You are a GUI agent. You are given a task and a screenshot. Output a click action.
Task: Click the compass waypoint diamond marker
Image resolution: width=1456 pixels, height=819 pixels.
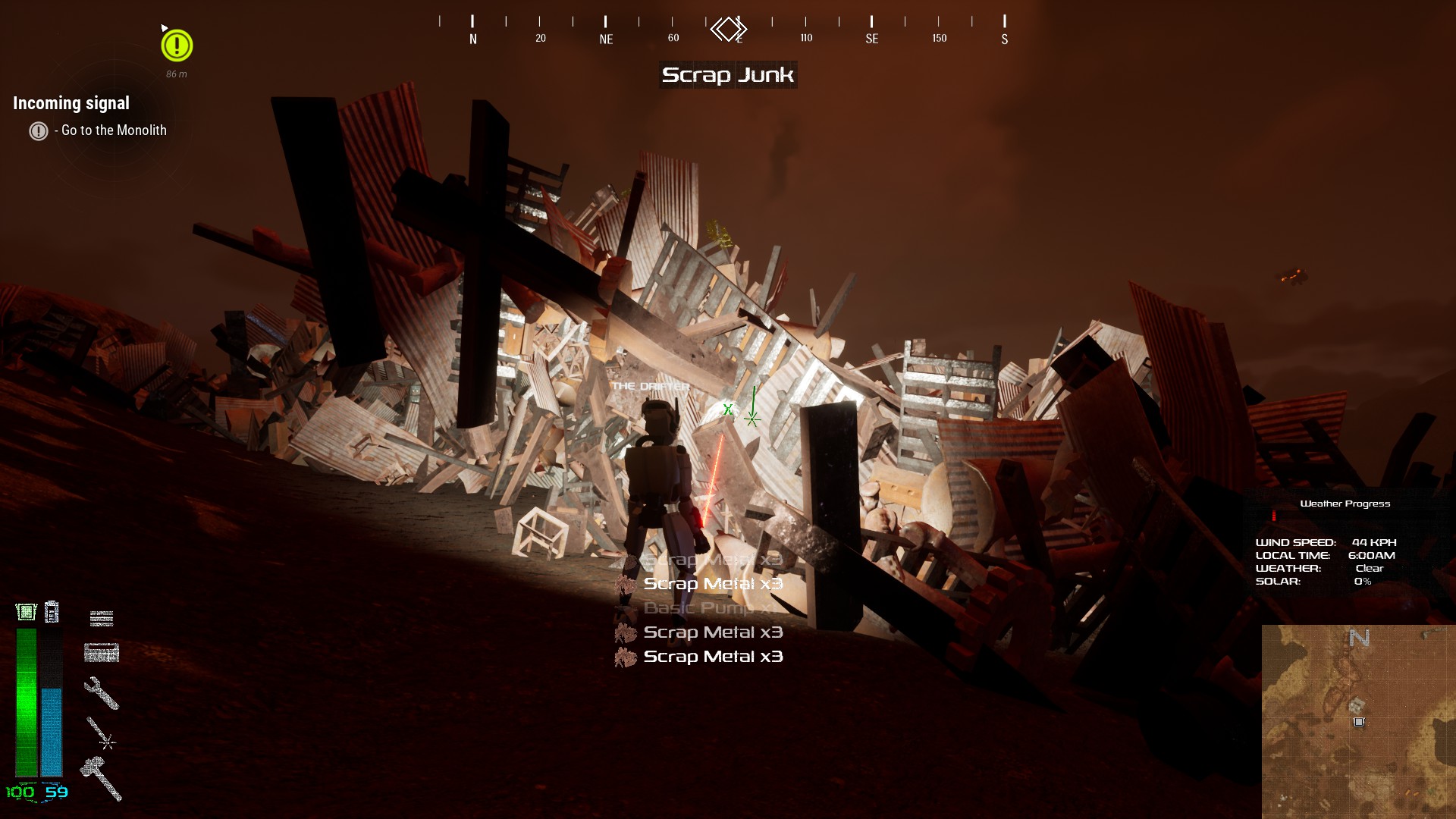pyautogui.click(x=728, y=30)
